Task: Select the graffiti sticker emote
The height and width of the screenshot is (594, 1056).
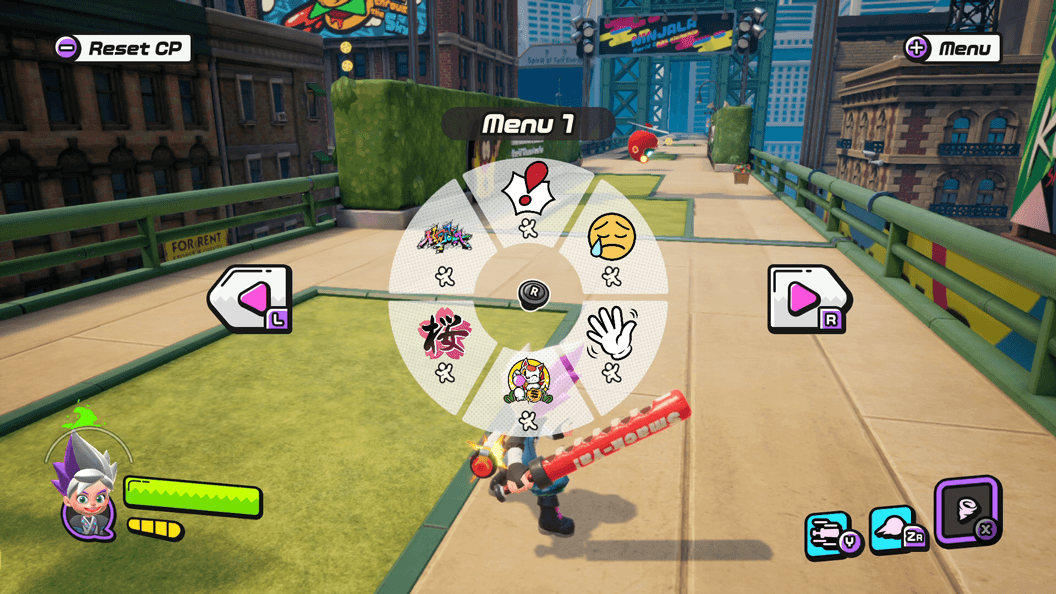Action: click(444, 239)
